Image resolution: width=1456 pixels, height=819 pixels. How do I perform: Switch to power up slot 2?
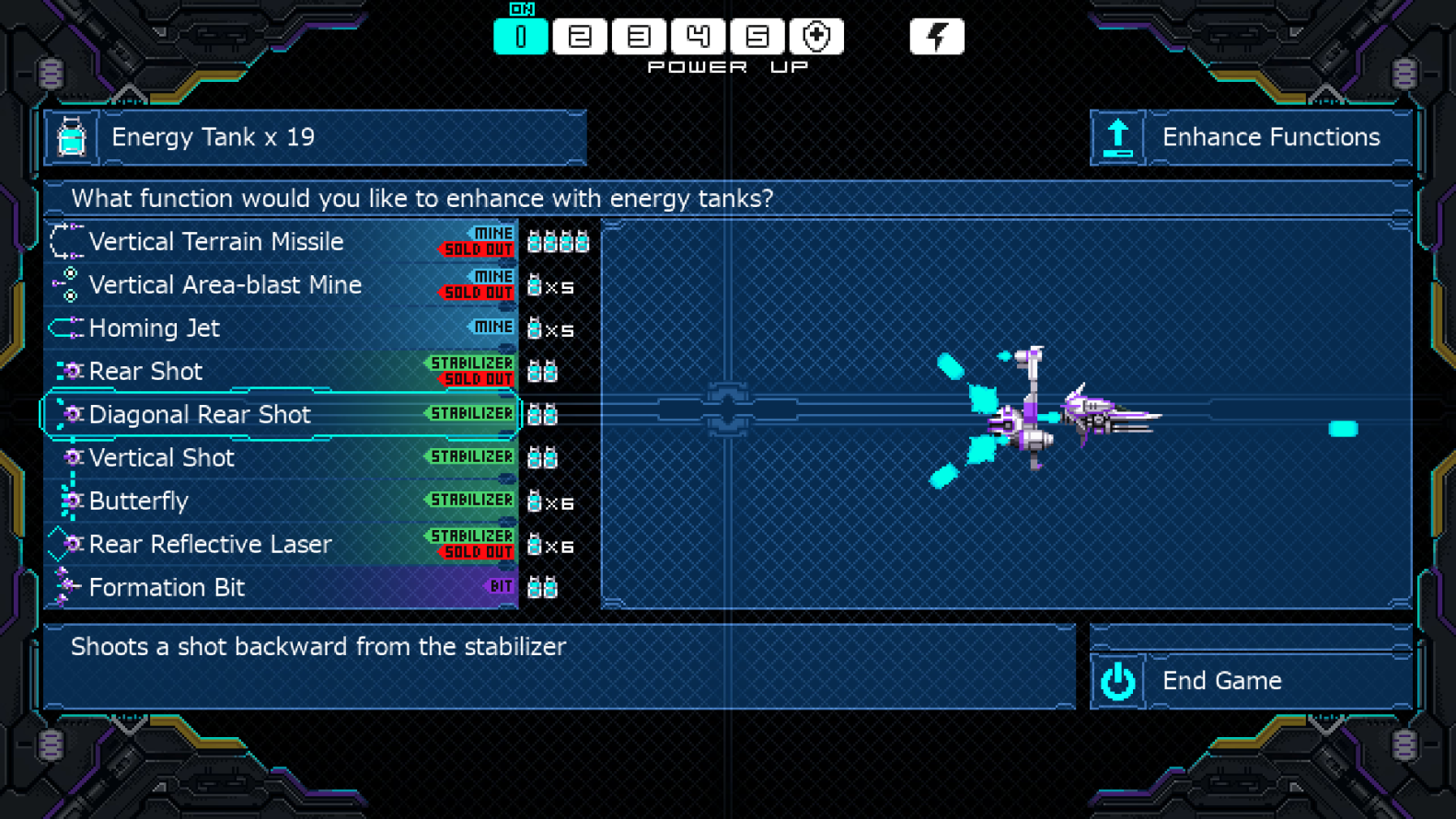click(x=580, y=37)
